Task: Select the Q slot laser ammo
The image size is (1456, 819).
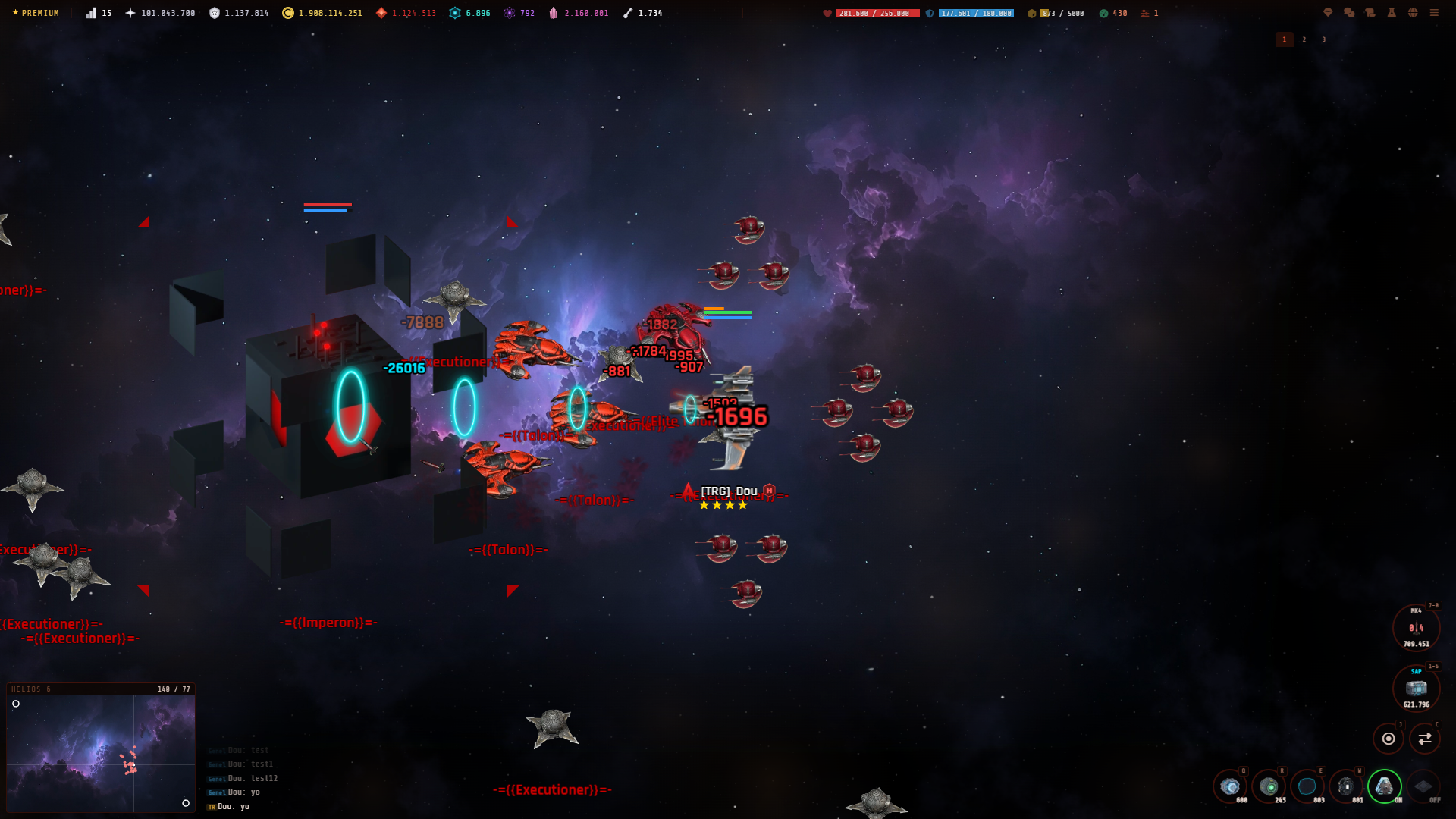Action: tap(1229, 786)
